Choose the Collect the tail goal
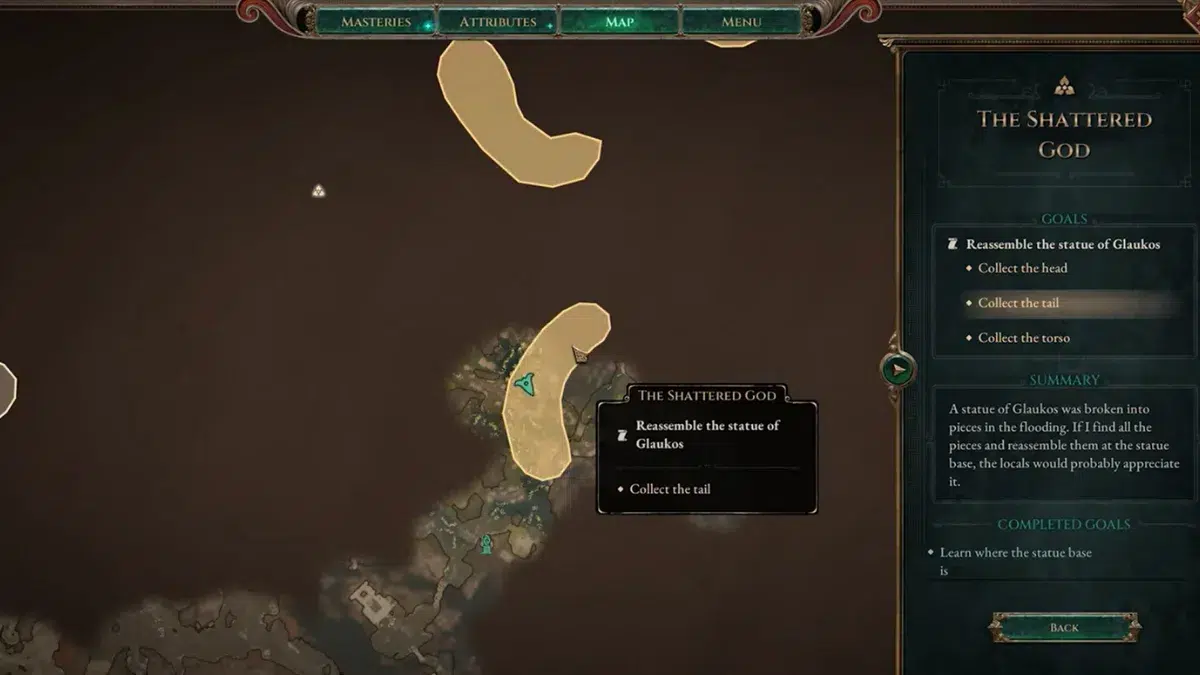This screenshot has height=675, width=1200. tap(1018, 303)
